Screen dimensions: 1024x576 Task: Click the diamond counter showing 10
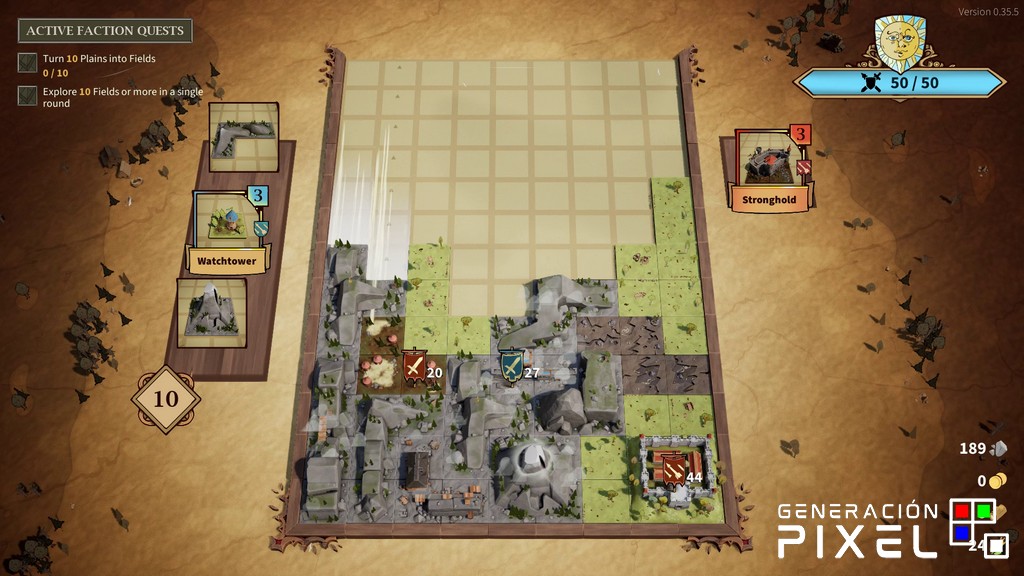coord(166,399)
